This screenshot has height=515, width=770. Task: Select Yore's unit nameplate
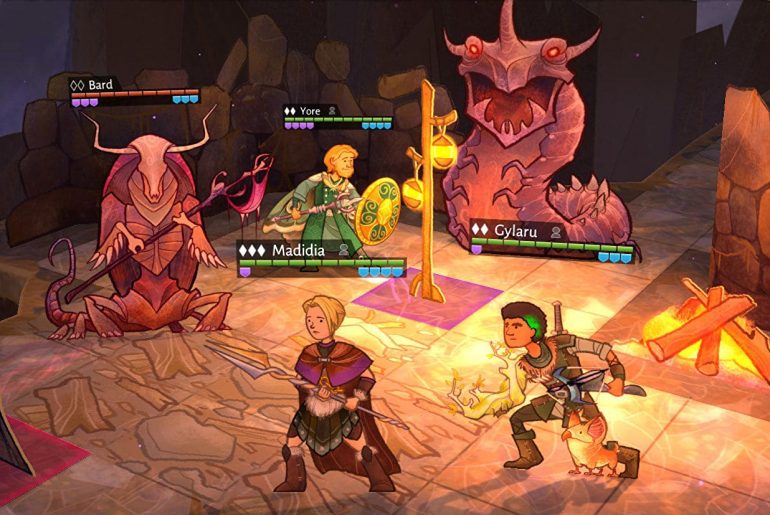311,111
